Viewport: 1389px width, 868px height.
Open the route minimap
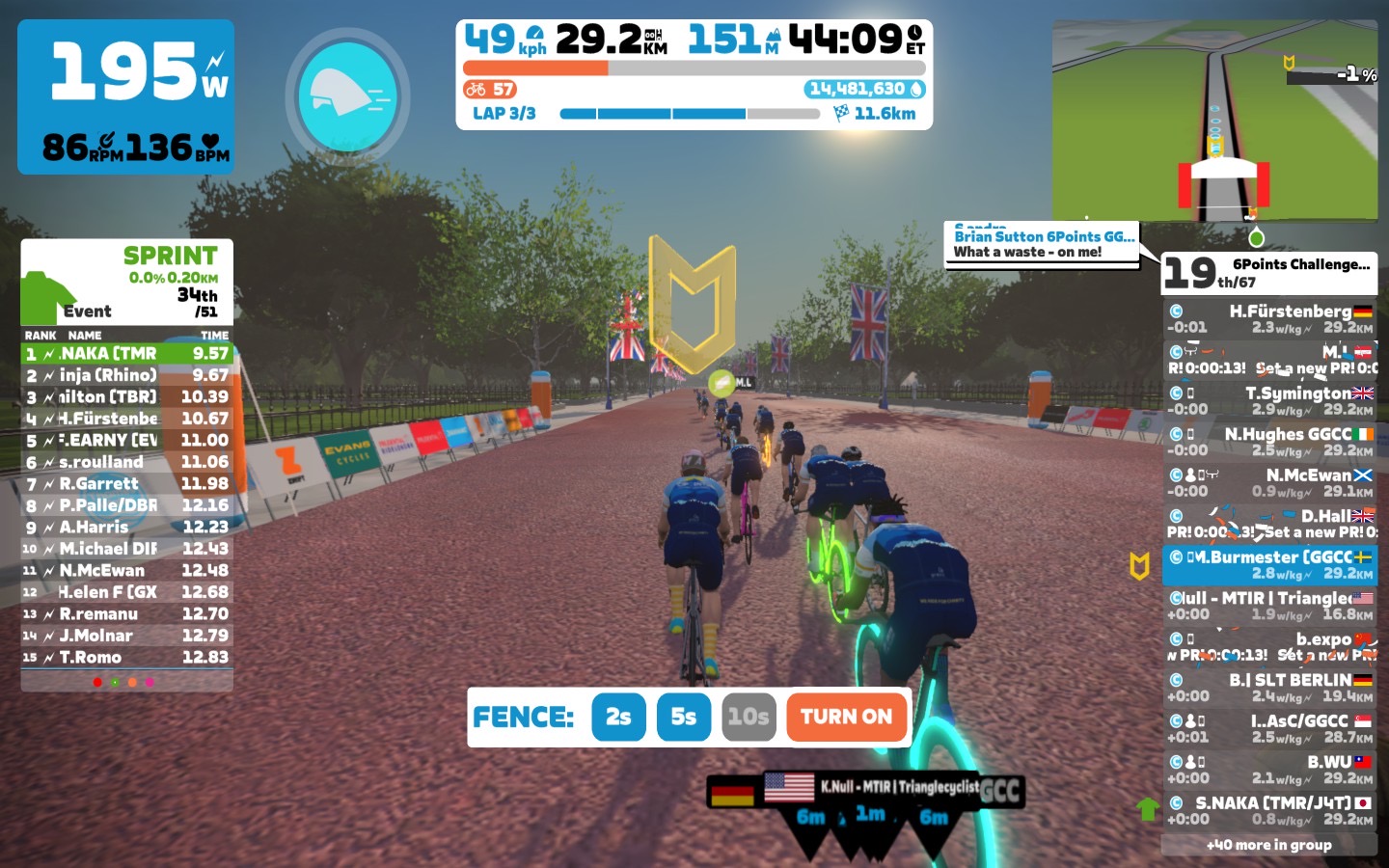(1214, 121)
